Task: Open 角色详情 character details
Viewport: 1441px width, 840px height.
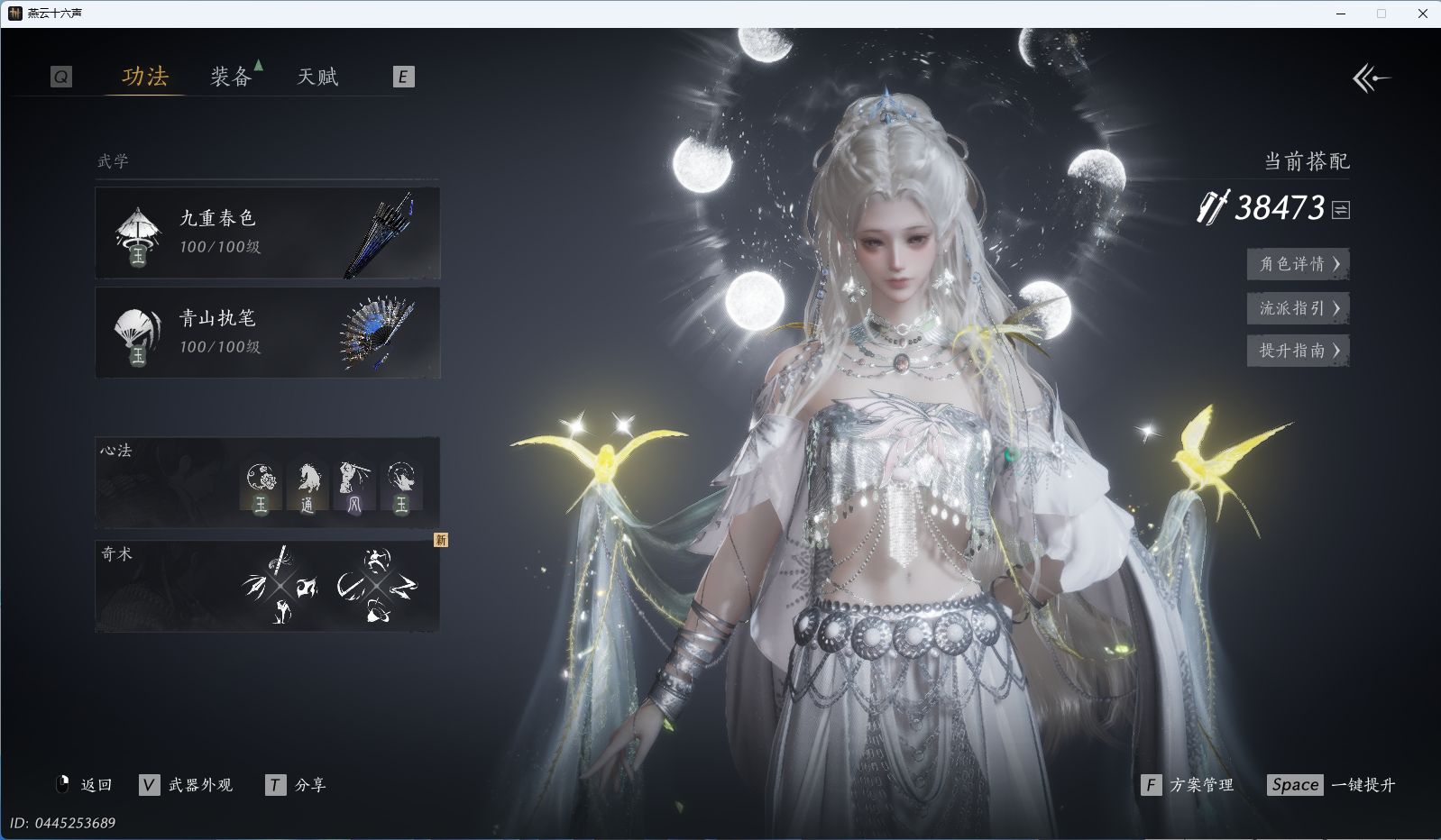Action: [x=1298, y=264]
